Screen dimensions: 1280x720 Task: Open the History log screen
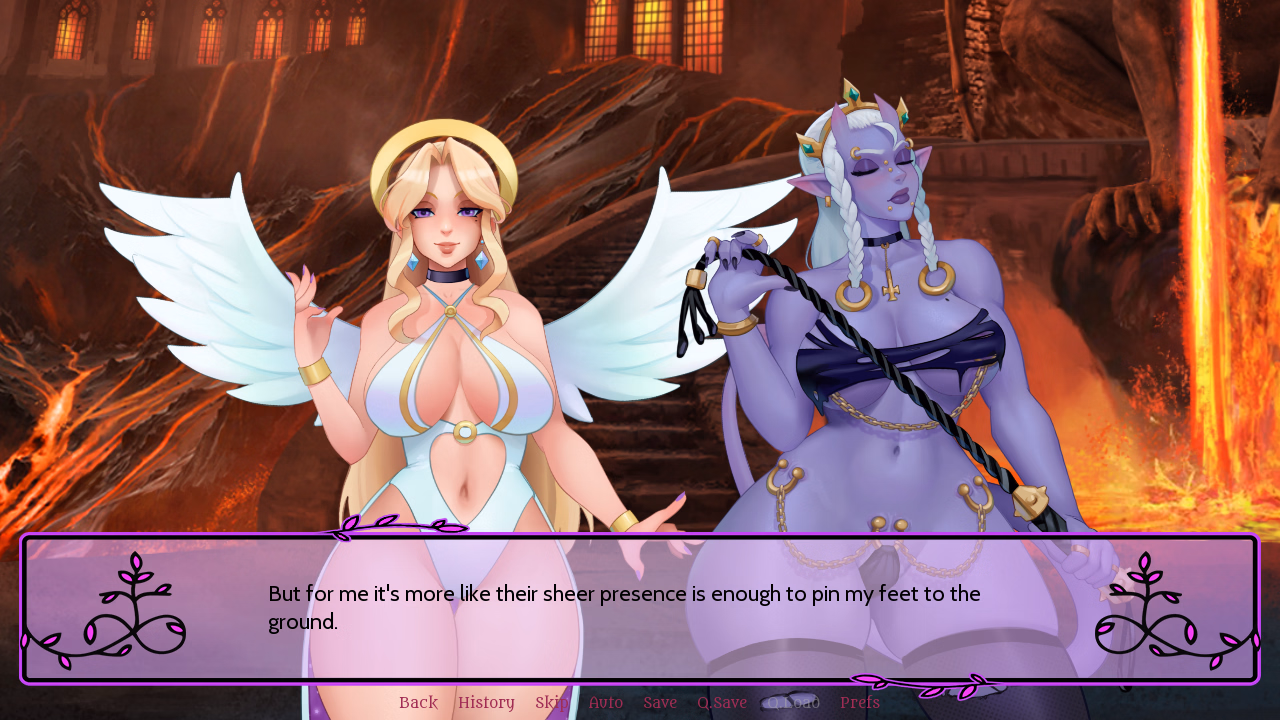pyautogui.click(x=486, y=702)
